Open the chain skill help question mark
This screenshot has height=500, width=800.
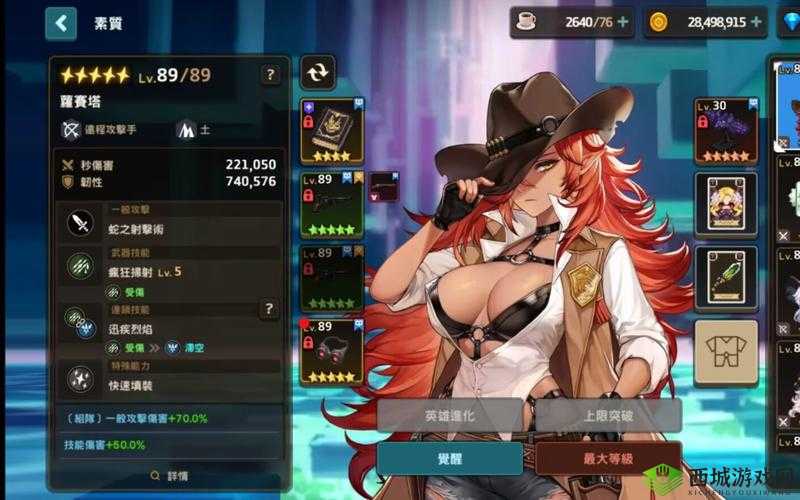[269, 309]
